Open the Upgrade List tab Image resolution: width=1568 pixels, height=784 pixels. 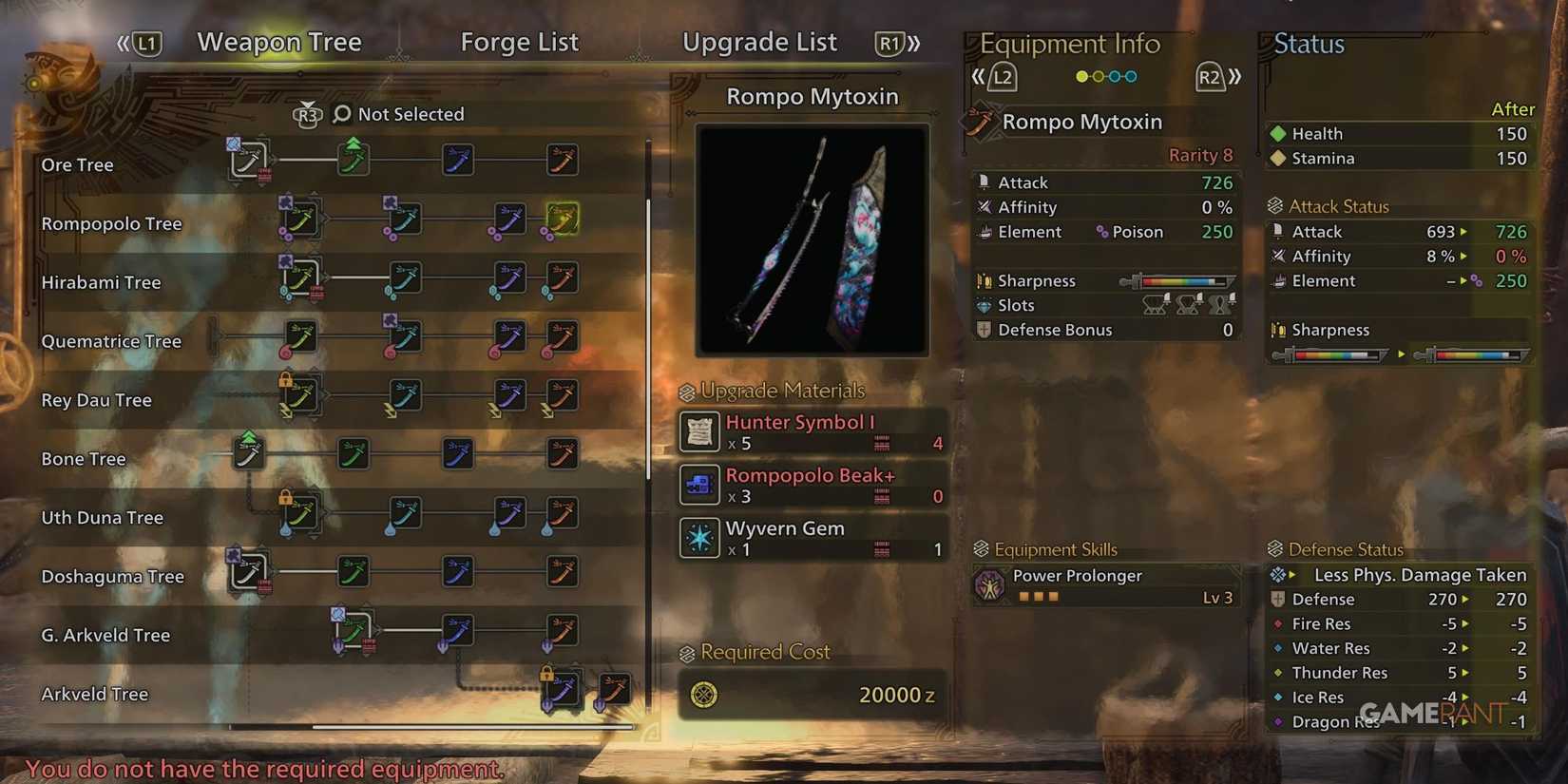pyautogui.click(x=759, y=42)
